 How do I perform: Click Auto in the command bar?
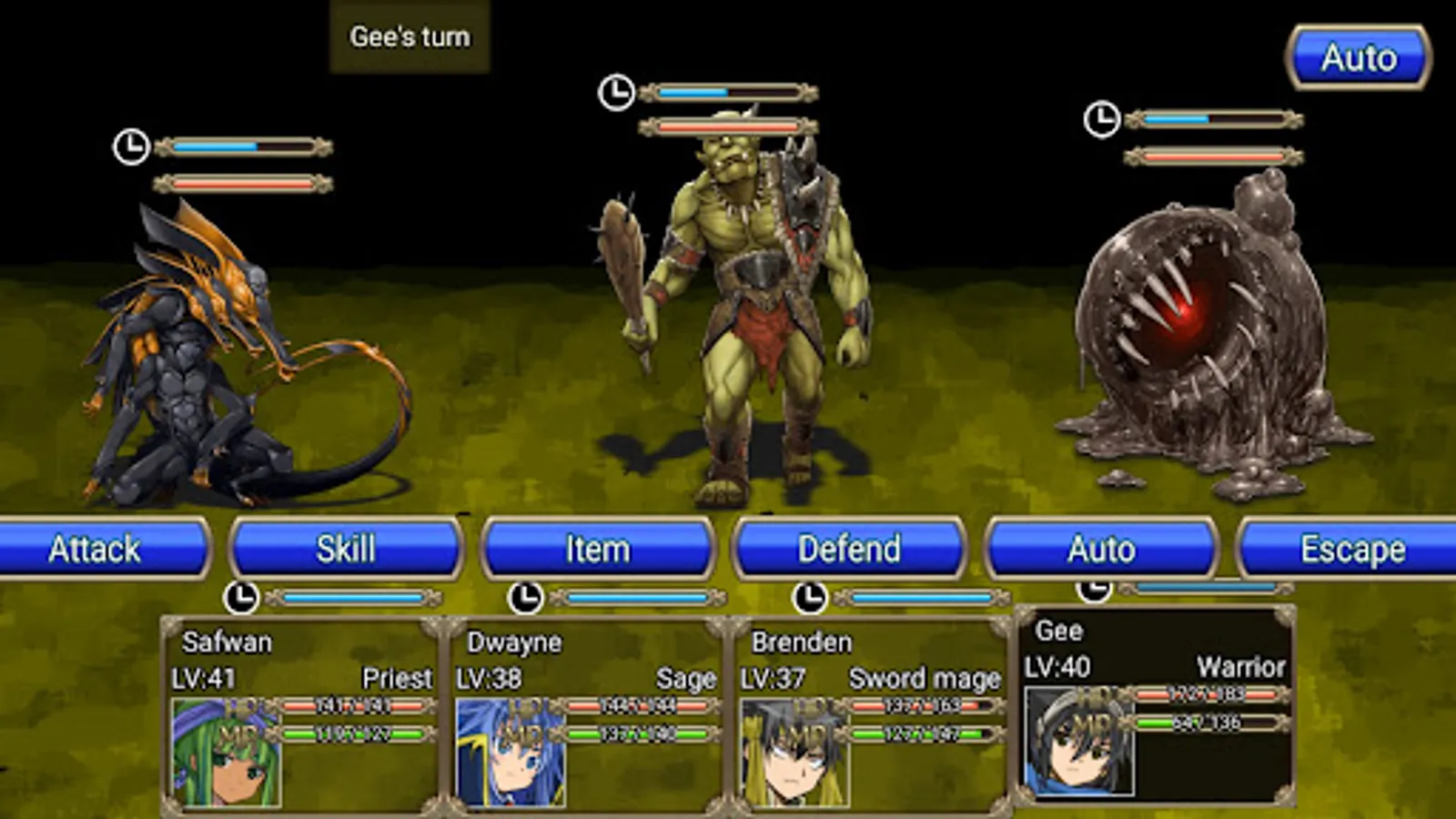click(1101, 549)
